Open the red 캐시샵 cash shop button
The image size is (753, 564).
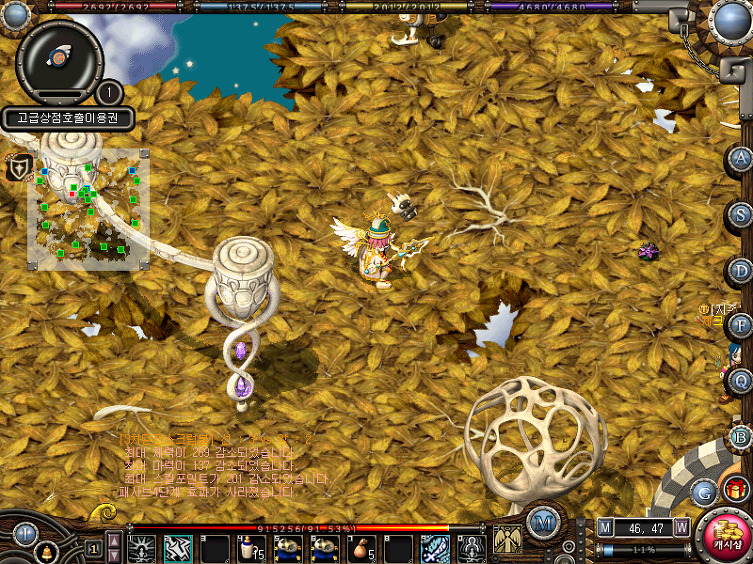tap(724, 537)
